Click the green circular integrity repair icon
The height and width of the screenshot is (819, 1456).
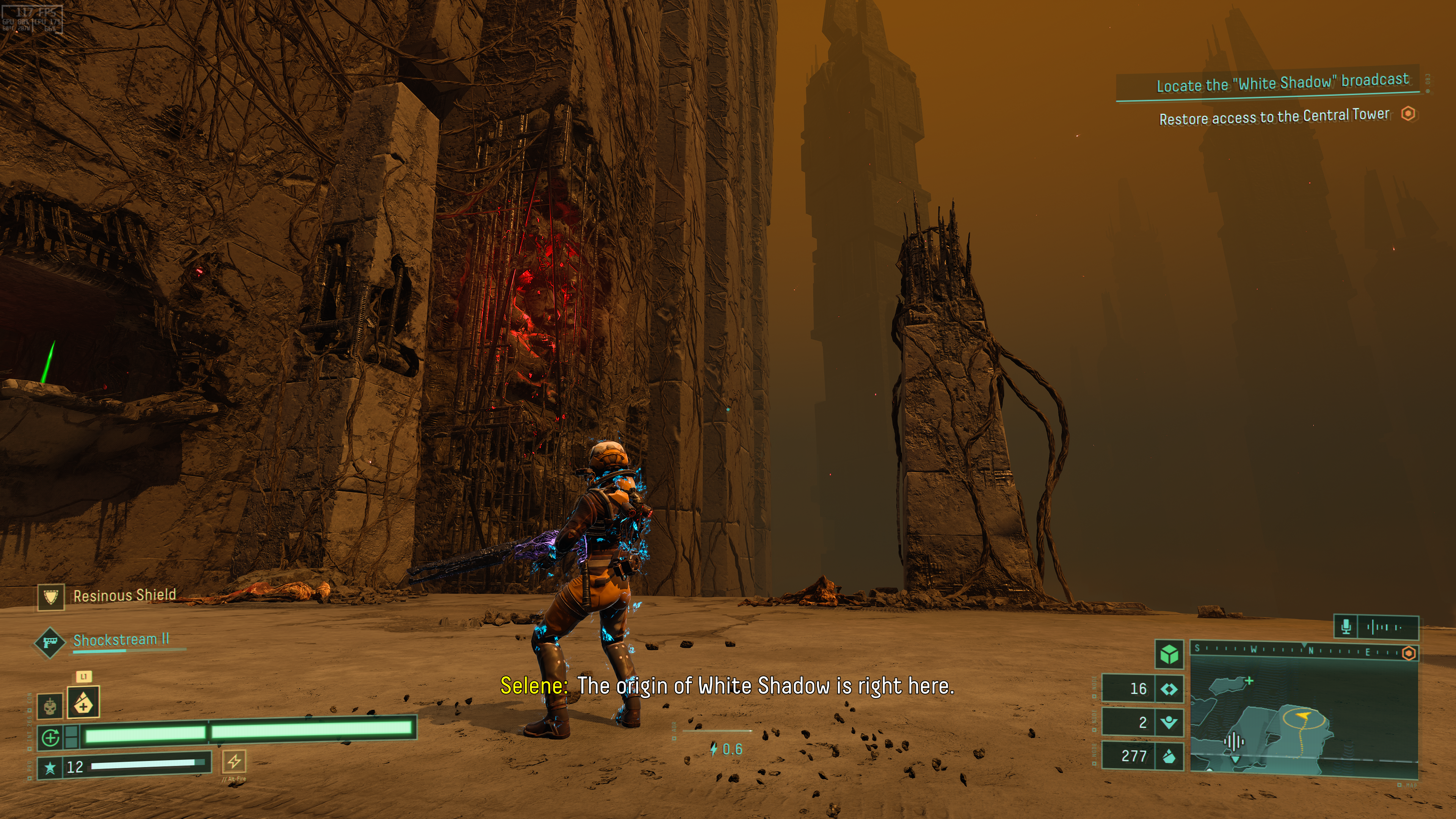[51, 737]
